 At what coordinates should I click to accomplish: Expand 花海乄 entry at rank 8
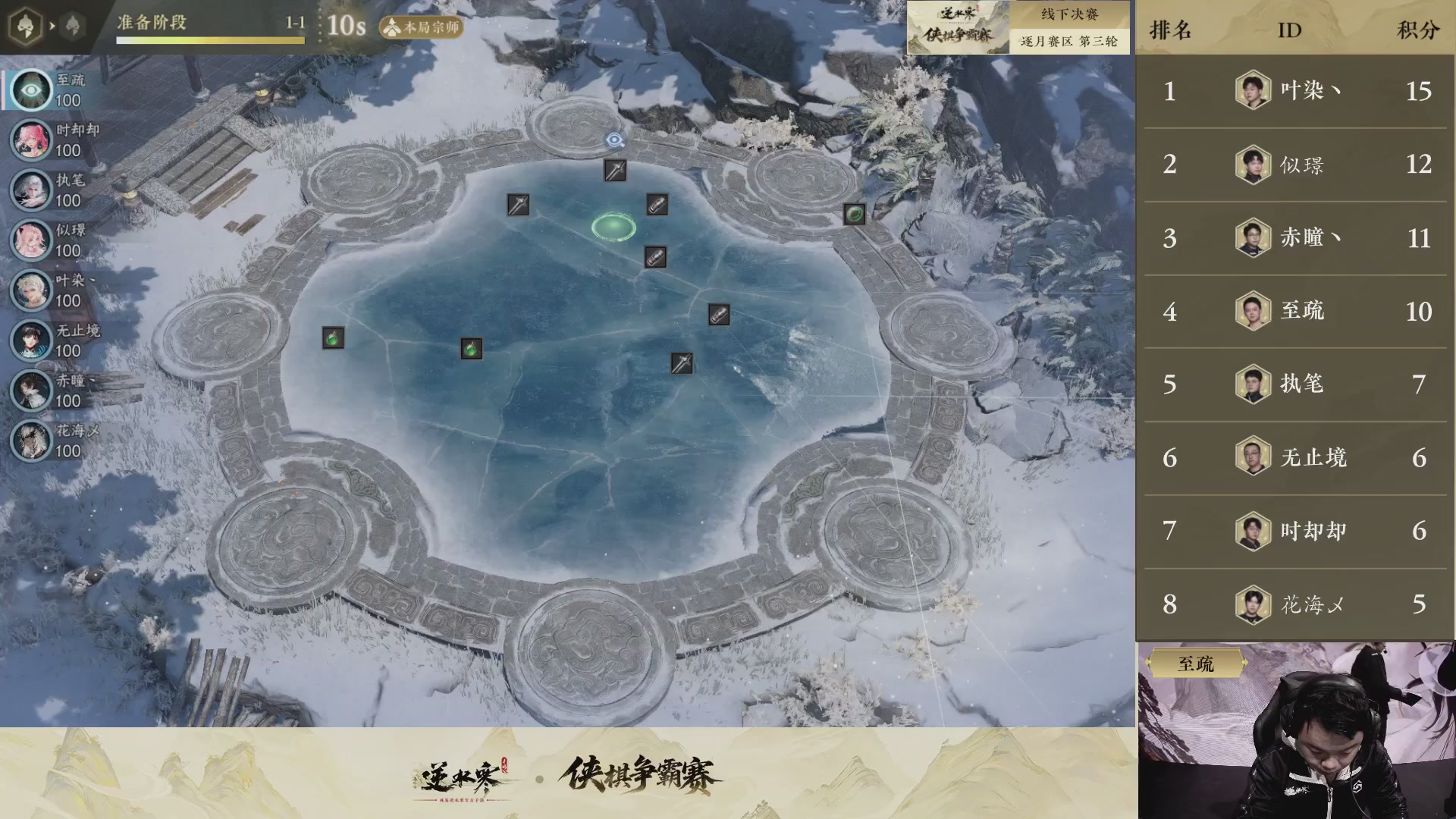click(1294, 604)
